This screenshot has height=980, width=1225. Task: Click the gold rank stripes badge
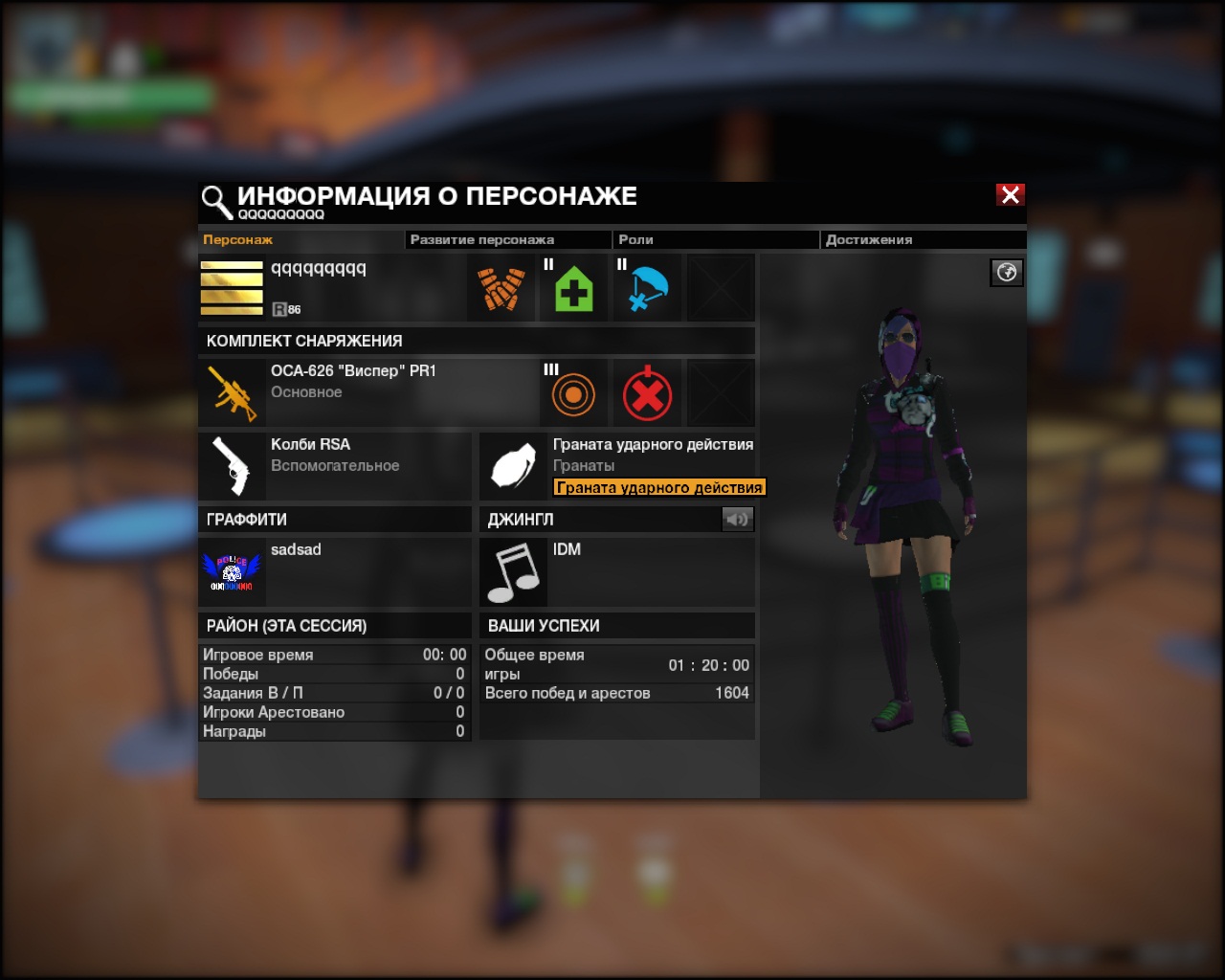pyautogui.click(x=232, y=288)
